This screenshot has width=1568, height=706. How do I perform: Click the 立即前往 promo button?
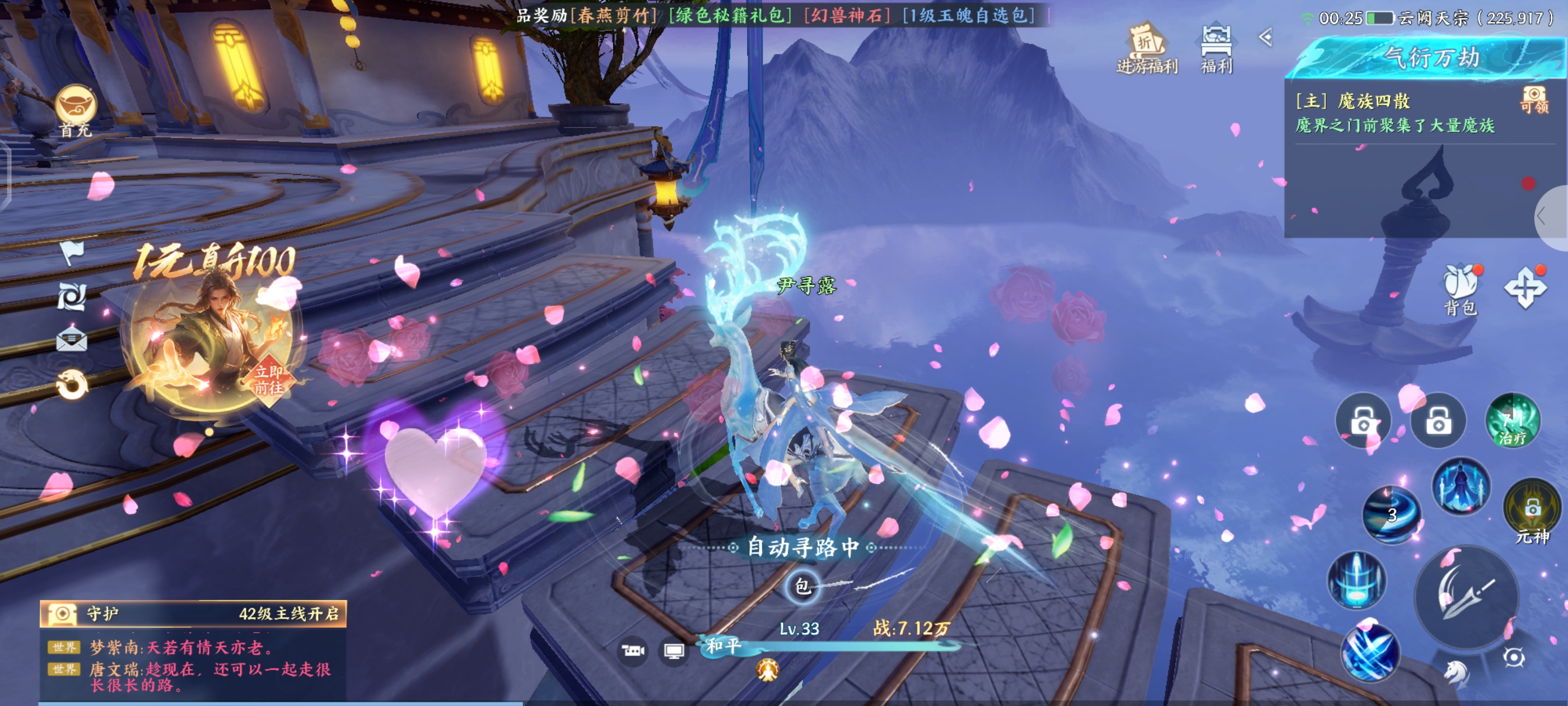268,379
